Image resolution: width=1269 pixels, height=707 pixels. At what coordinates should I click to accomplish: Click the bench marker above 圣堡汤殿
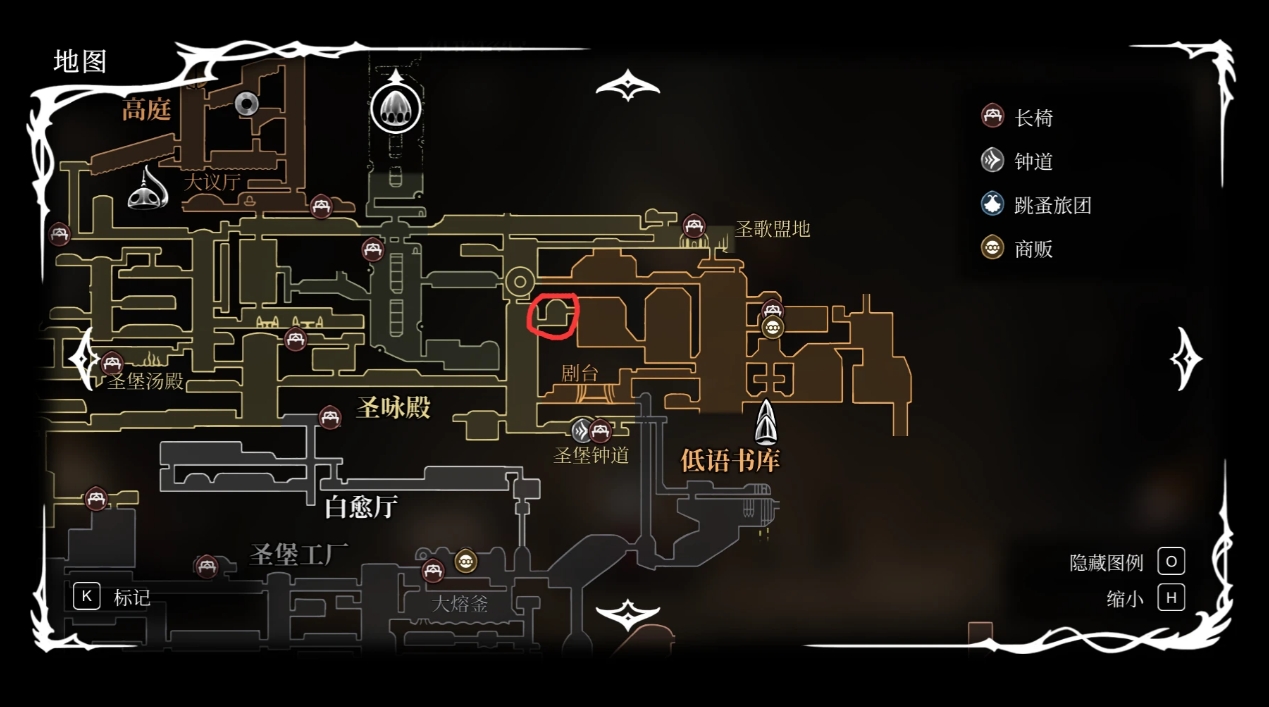click(111, 363)
